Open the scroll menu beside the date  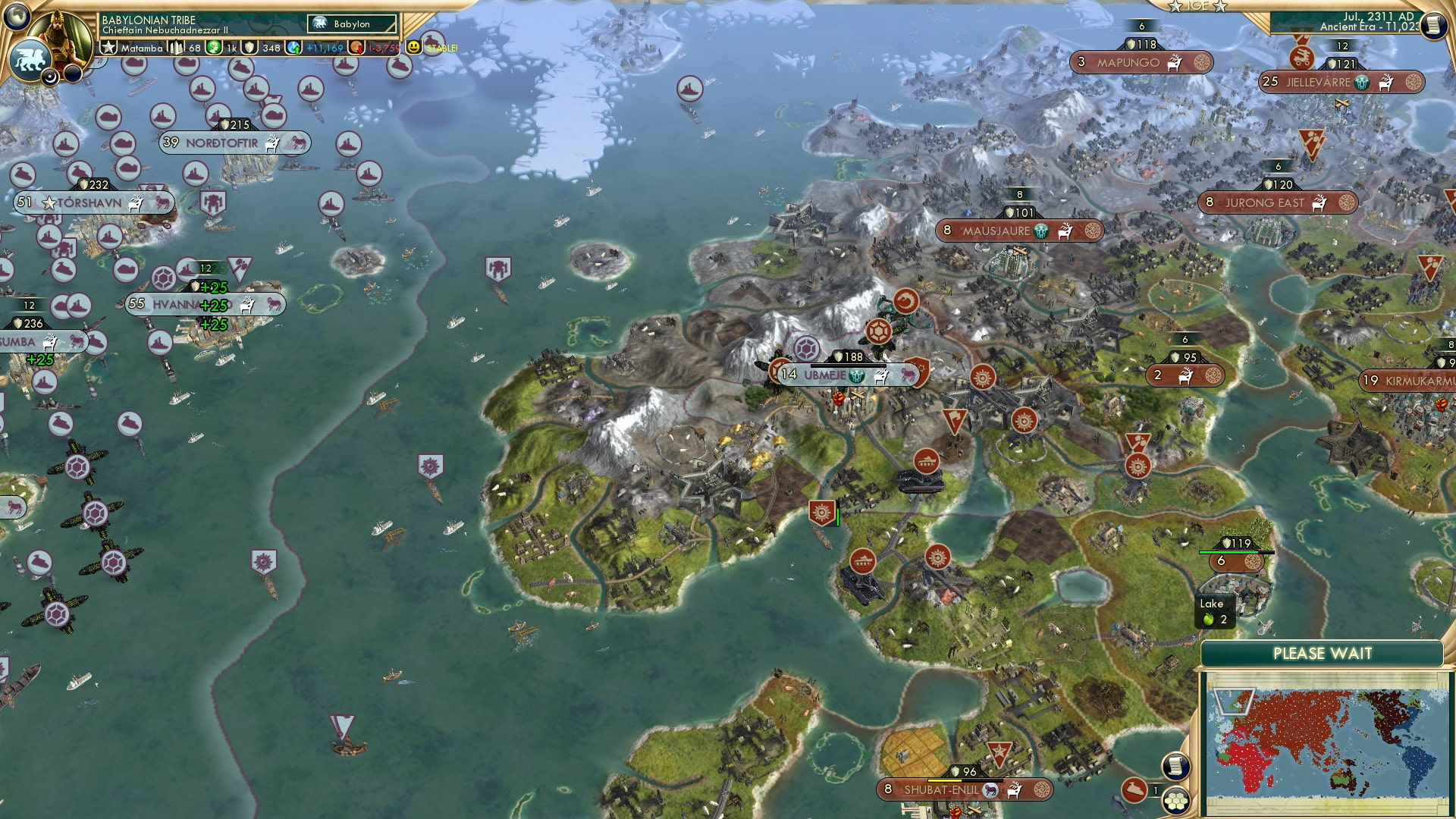(1432, 26)
